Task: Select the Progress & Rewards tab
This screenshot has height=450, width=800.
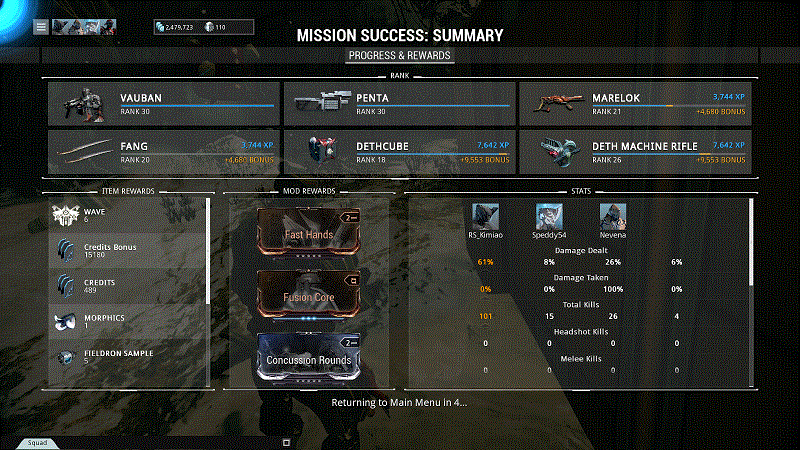Action: [400, 56]
